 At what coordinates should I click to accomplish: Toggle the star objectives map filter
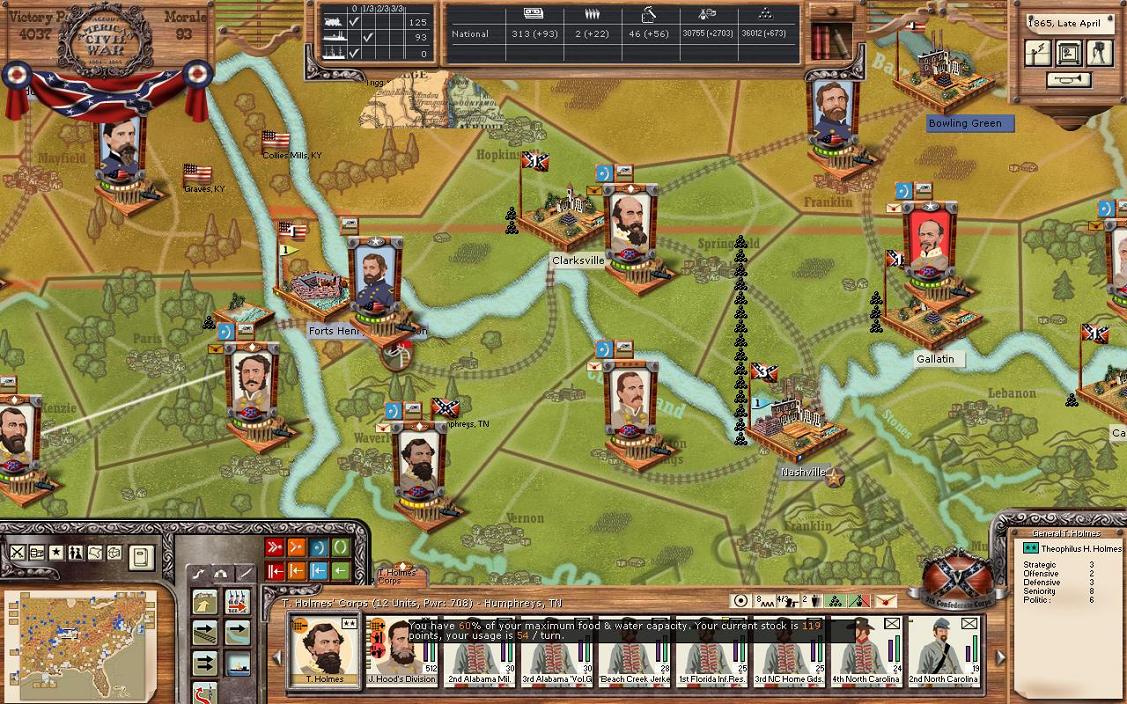point(56,552)
